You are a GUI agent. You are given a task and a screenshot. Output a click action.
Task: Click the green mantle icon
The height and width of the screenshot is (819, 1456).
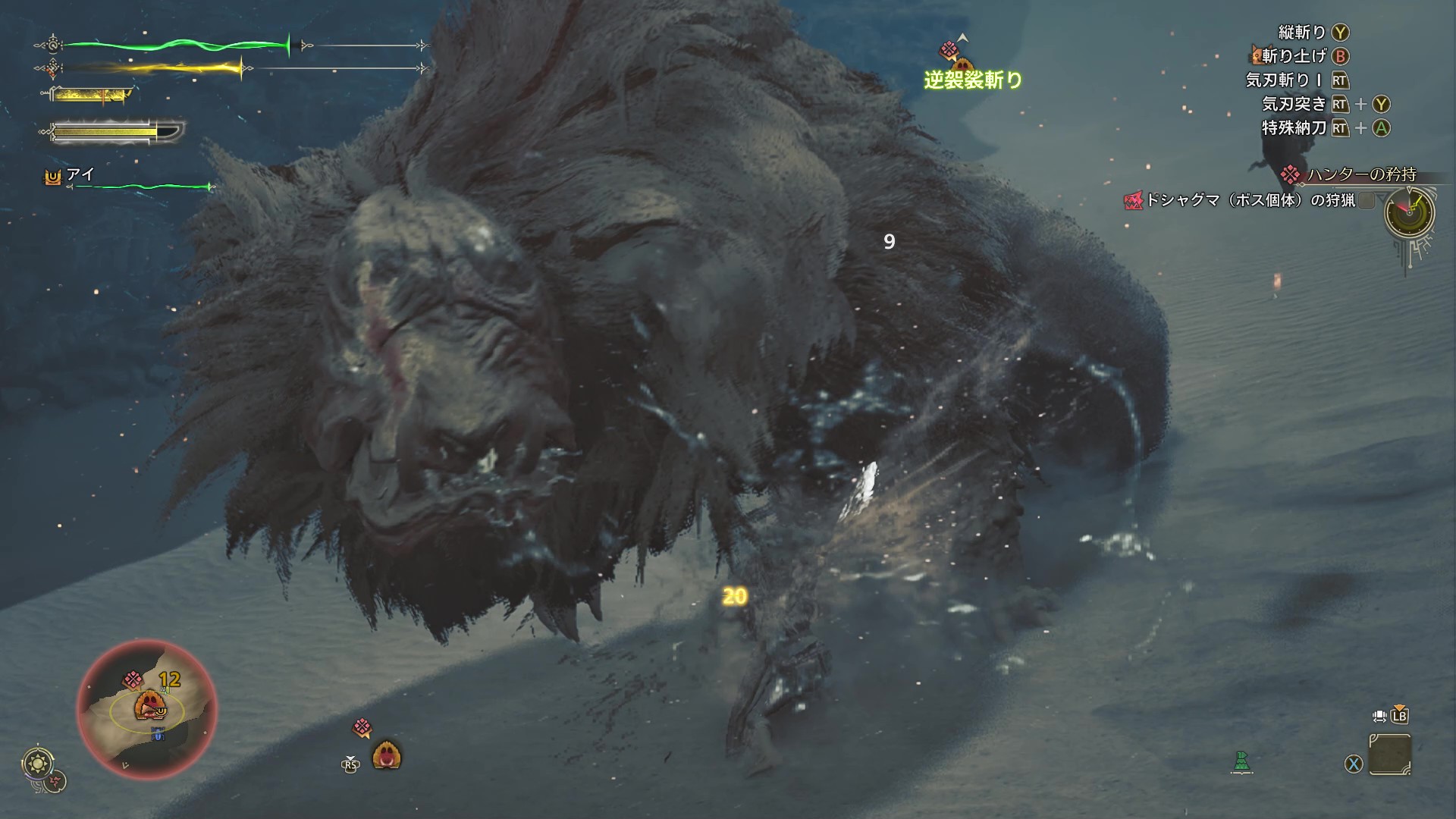point(1241,762)
